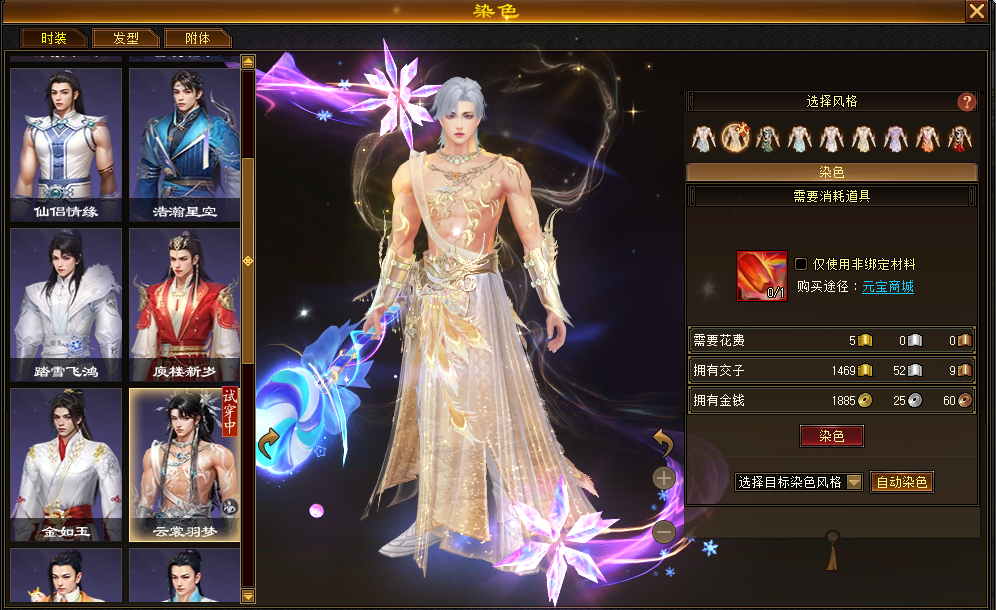Image resolution: width=996 pixels, height=610 pixels.
Task: Open the 附体 tab
Action: coord(198,38)
